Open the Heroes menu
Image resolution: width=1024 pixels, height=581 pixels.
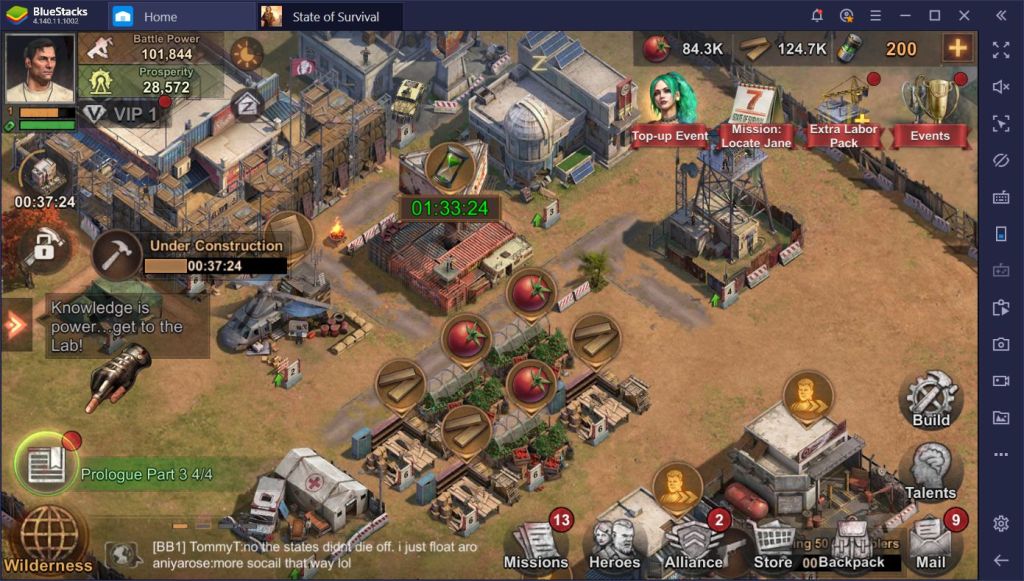click(614, 545)
